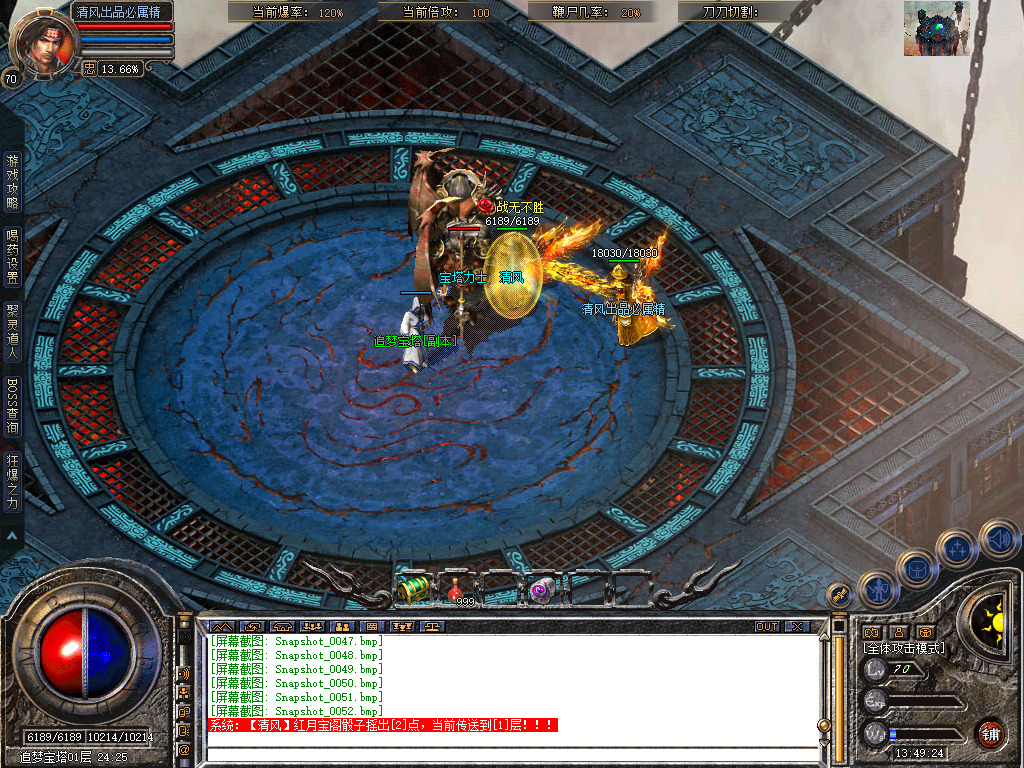1024x768 pixels.
Task: Open the minimap thumbnail
Action: 936,27
